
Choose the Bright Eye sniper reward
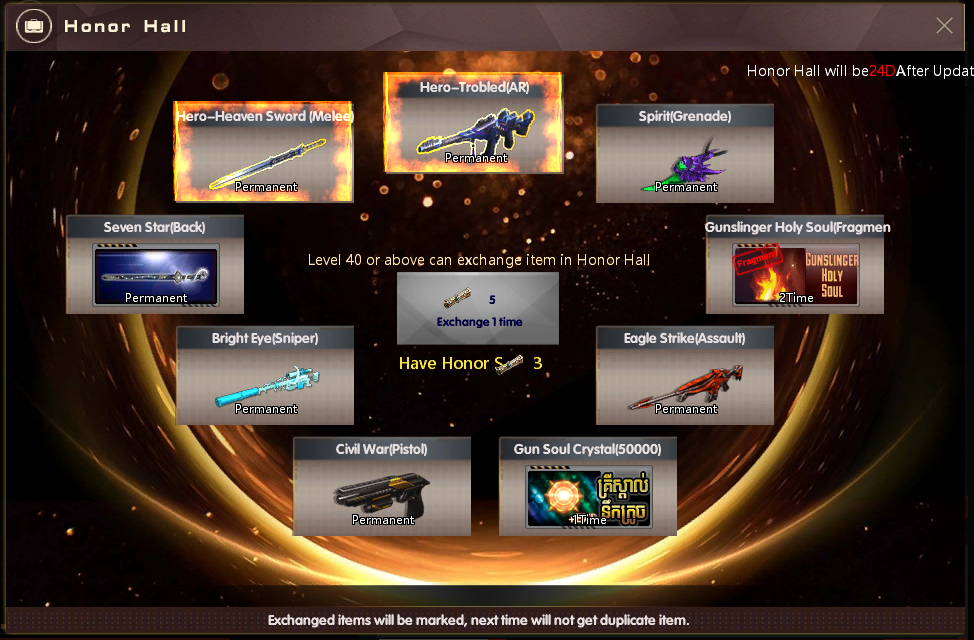click(265, 376)
